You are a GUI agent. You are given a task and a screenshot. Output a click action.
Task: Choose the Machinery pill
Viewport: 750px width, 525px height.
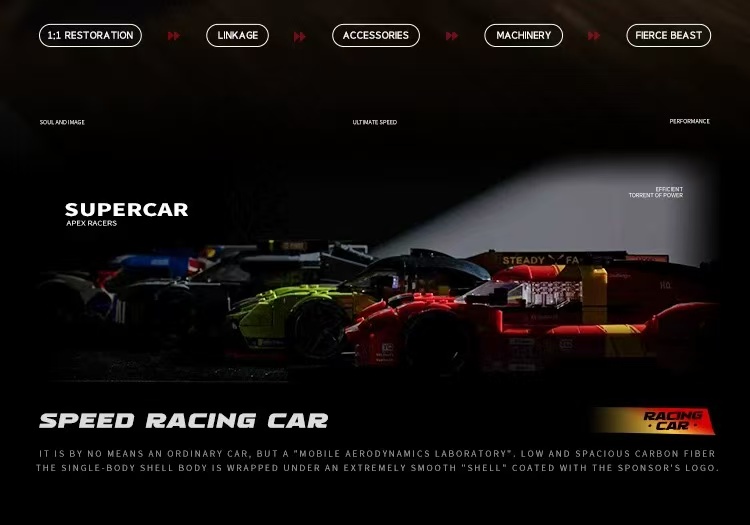point(523,36)
